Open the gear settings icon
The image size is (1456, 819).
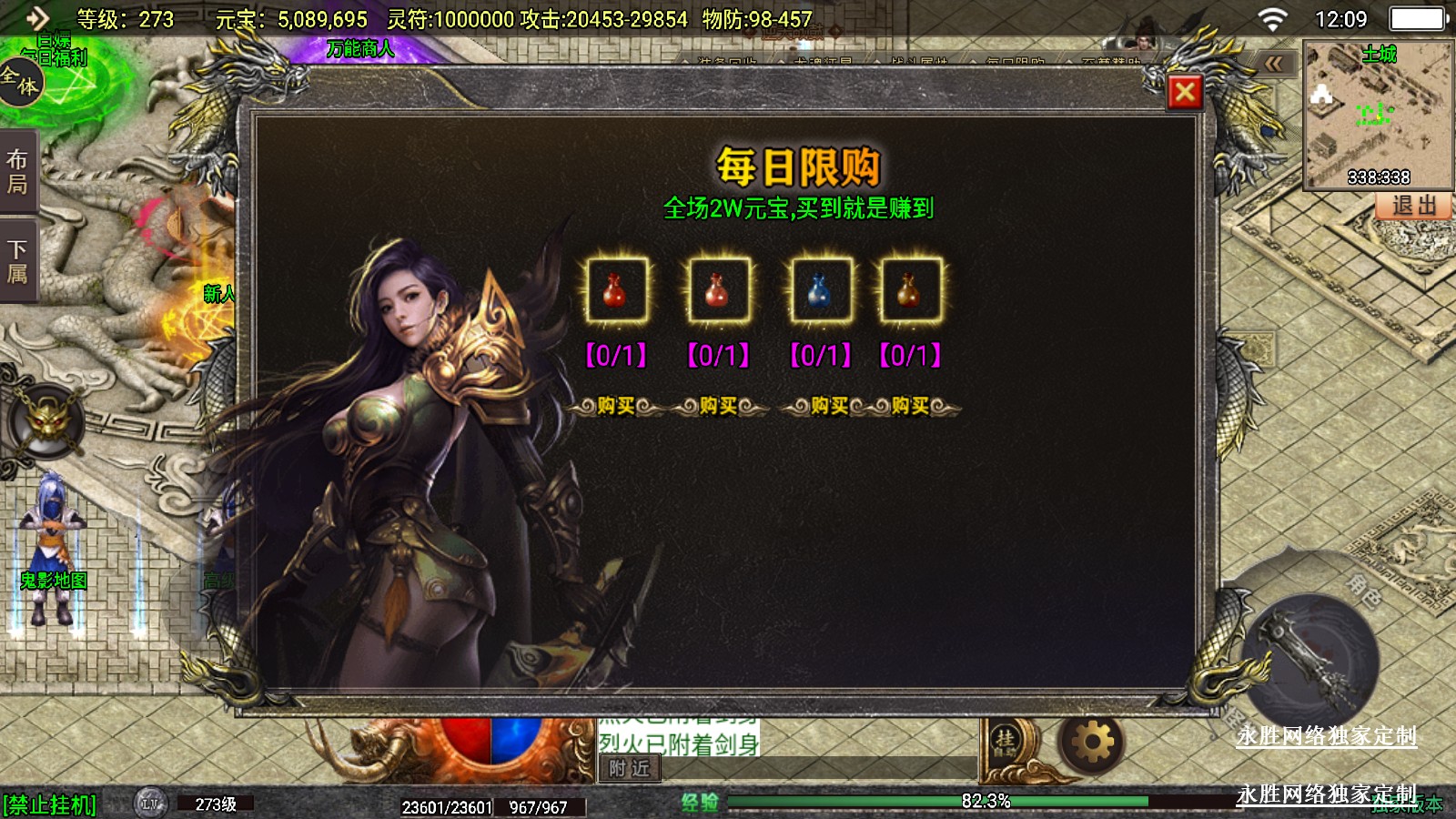click(x=1092, y=743)
